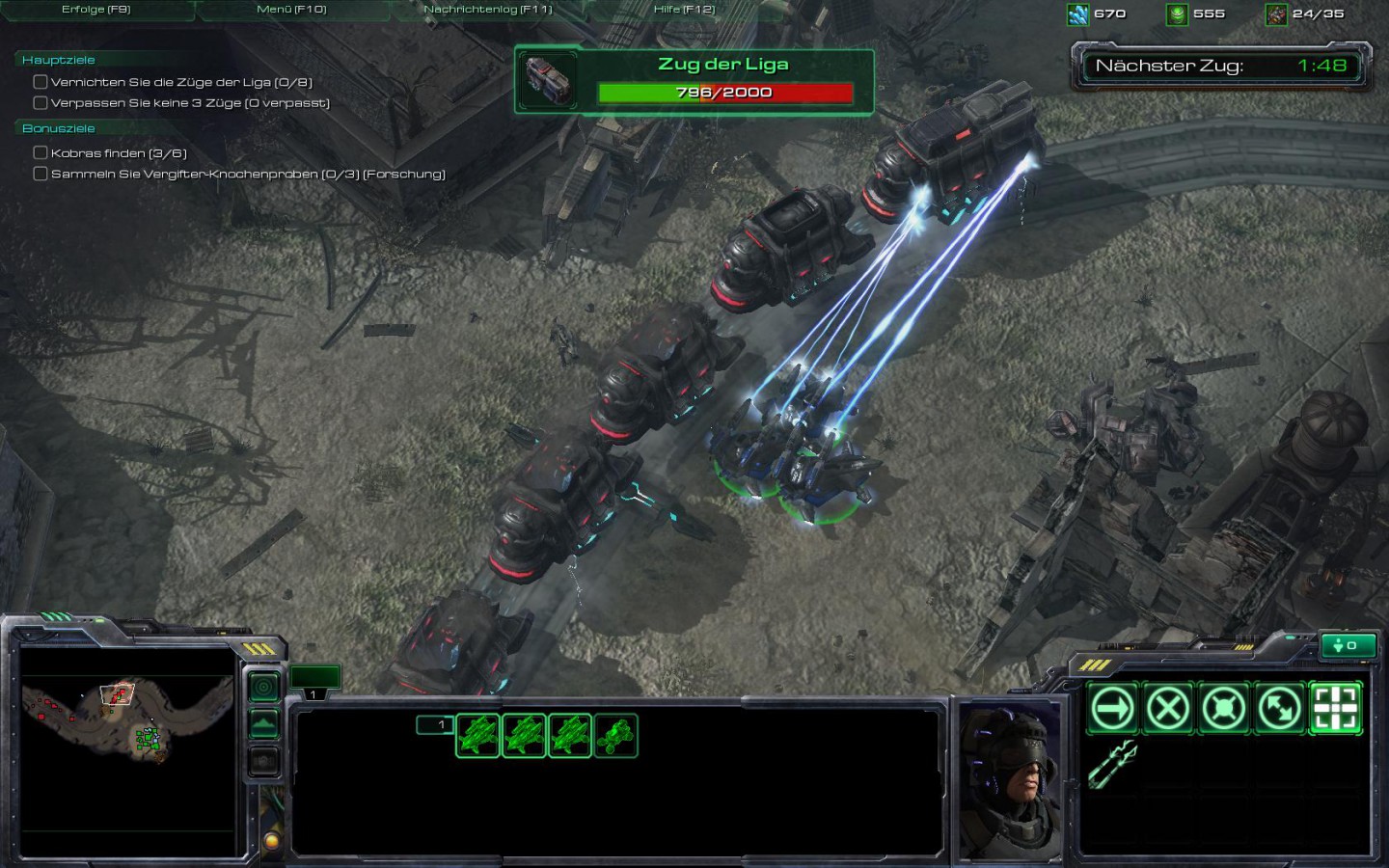The image size is (1389, 868).
Task: Open the Erfolge (F9) achievements panel
Action: [x=95, y=10]
